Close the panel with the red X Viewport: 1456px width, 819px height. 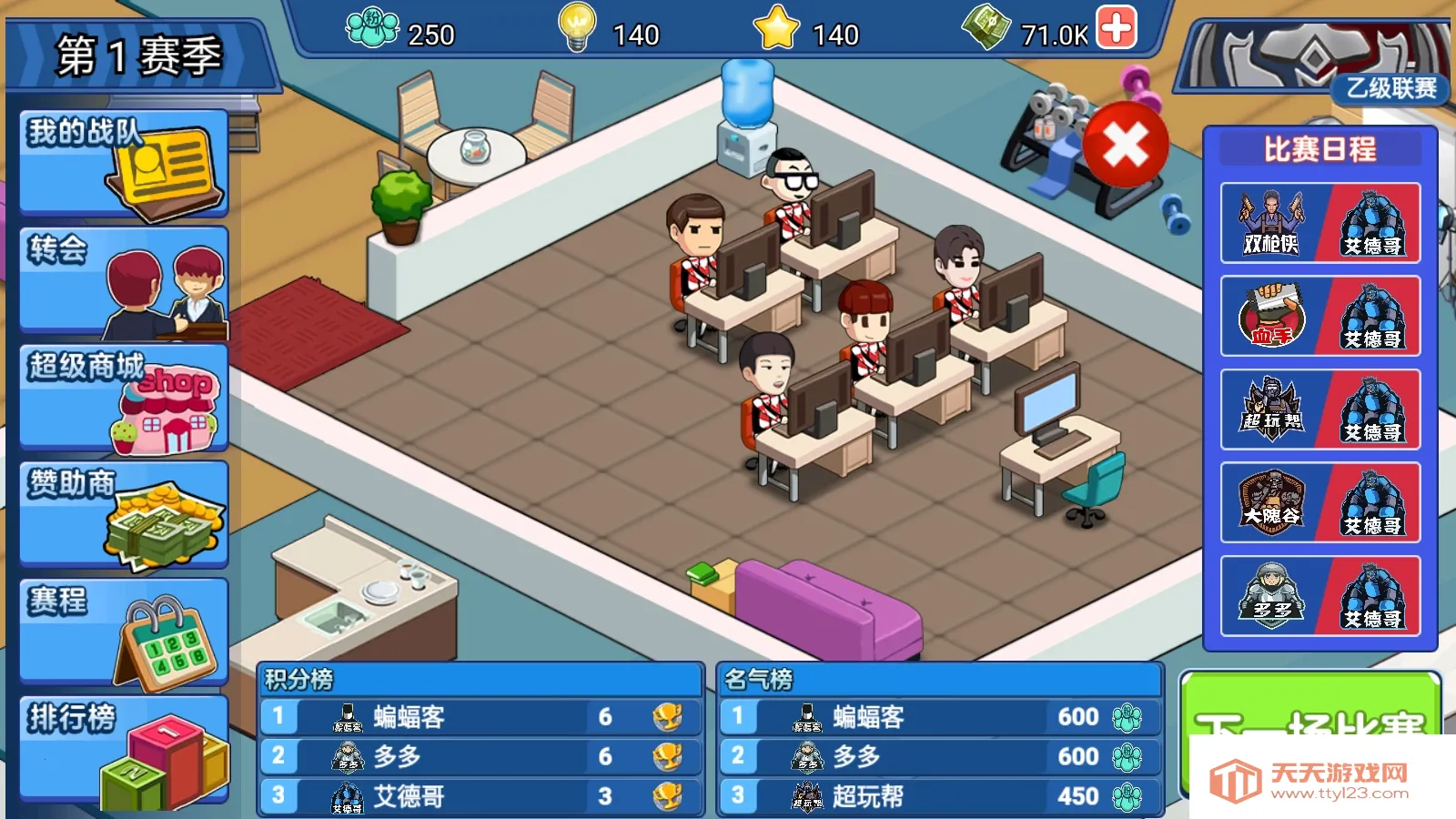click(x=1126, y=145)
